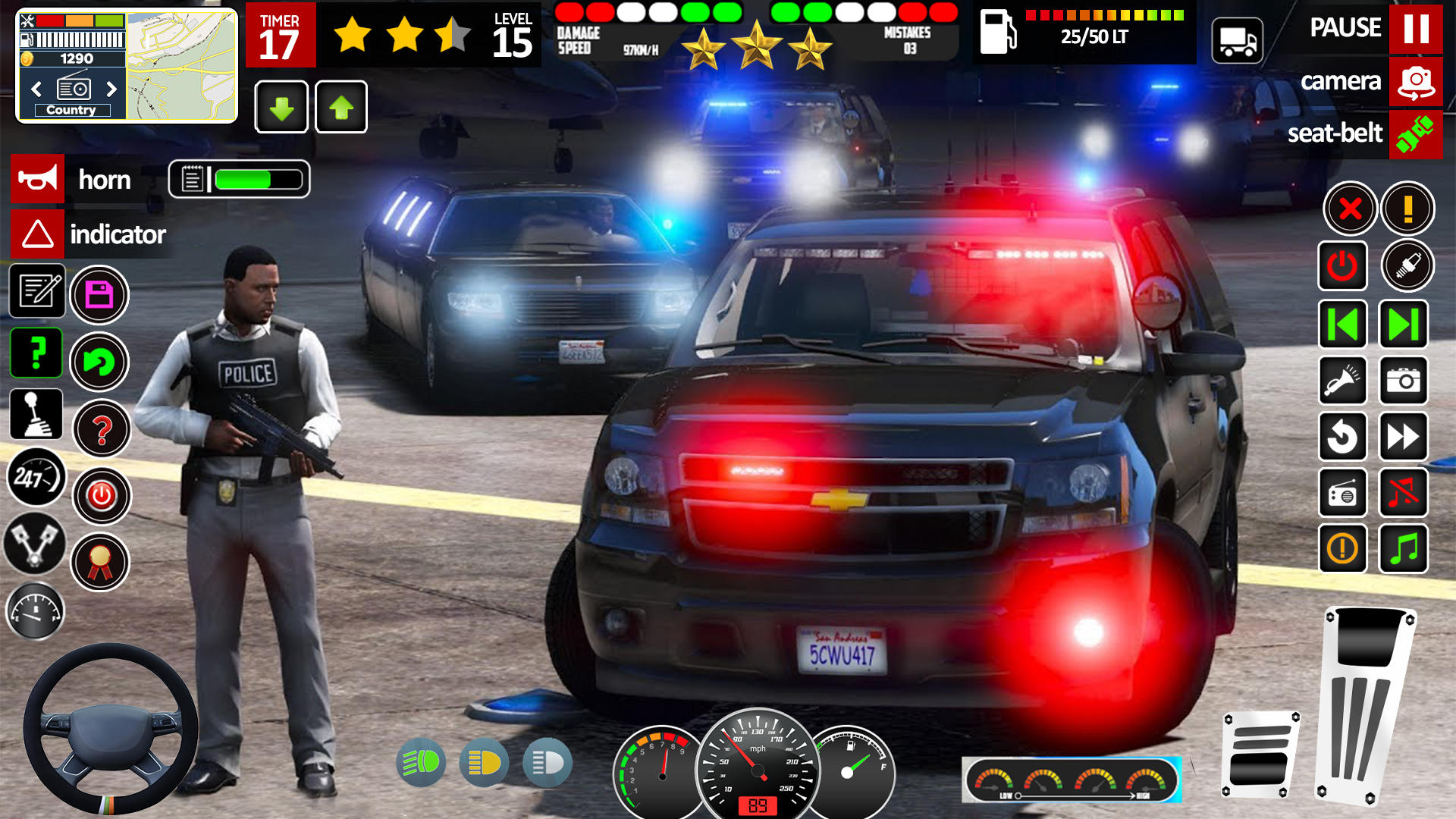Click the camera view button

point(1416,83)
